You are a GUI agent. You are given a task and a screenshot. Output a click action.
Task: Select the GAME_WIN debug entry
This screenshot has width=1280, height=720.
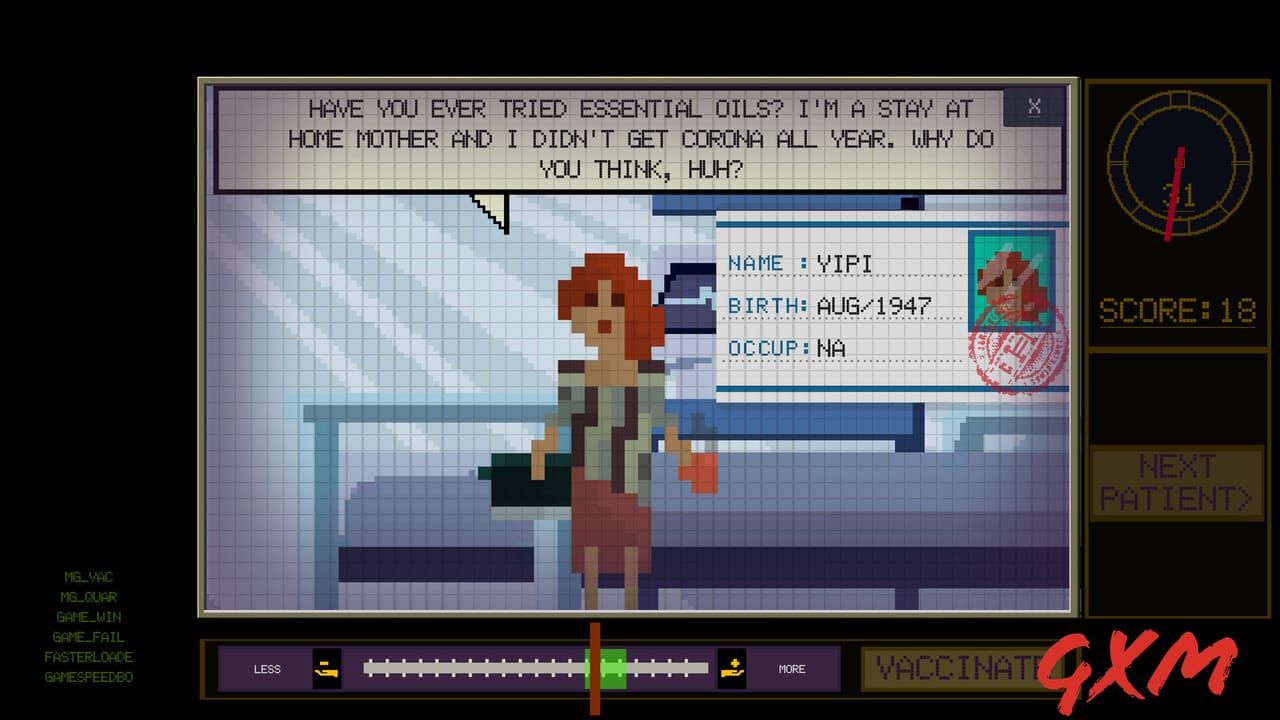pyautogui.click(x=91, y=617)
